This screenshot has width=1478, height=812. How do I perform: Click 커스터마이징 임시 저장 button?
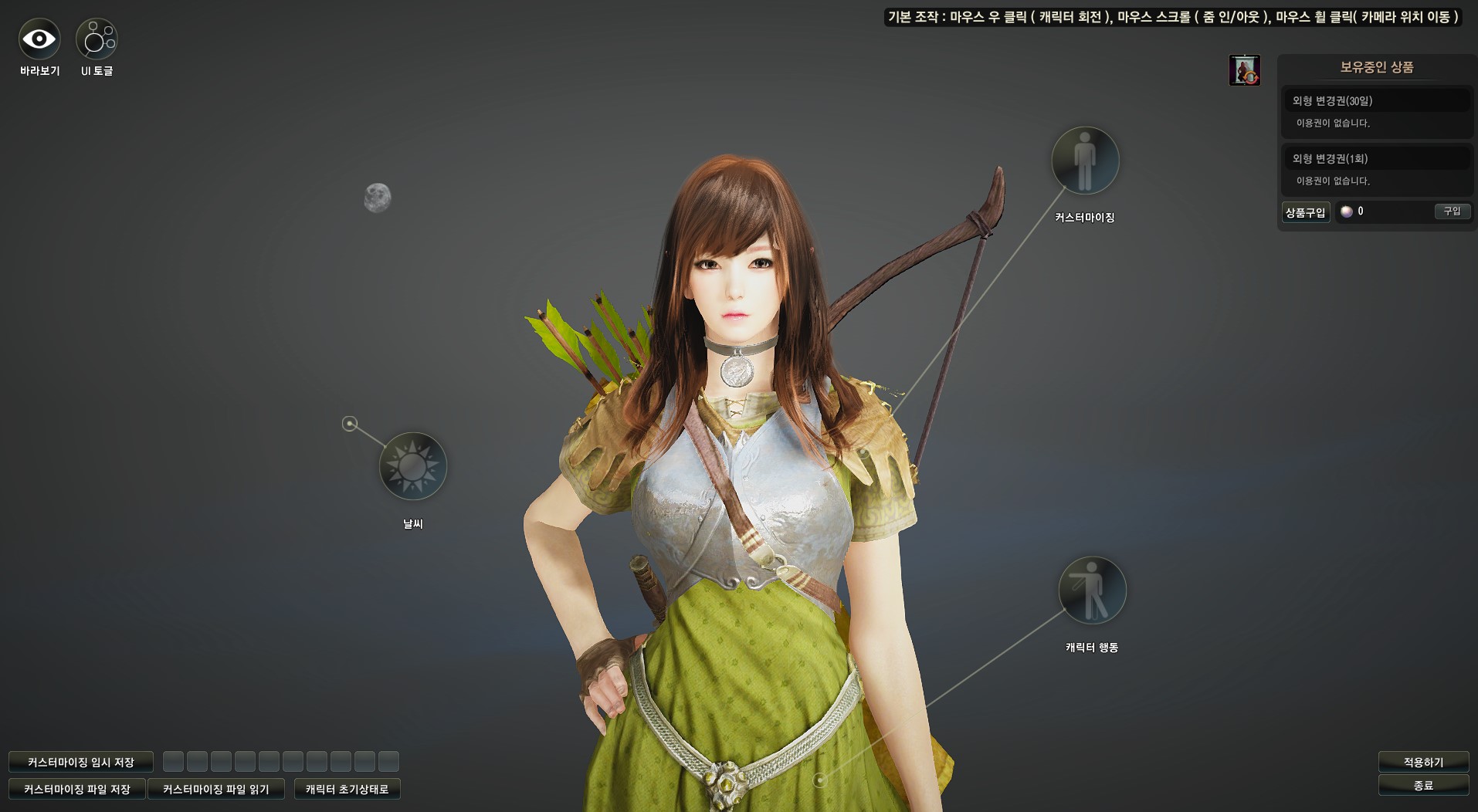[x=81, y=762]
